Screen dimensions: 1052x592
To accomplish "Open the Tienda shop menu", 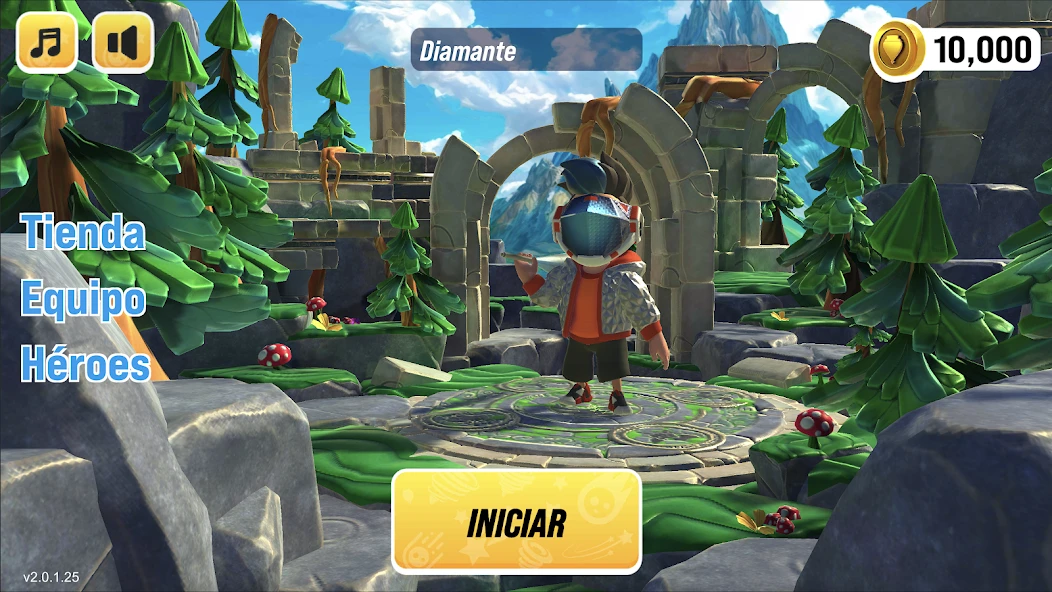I will 84,233.
